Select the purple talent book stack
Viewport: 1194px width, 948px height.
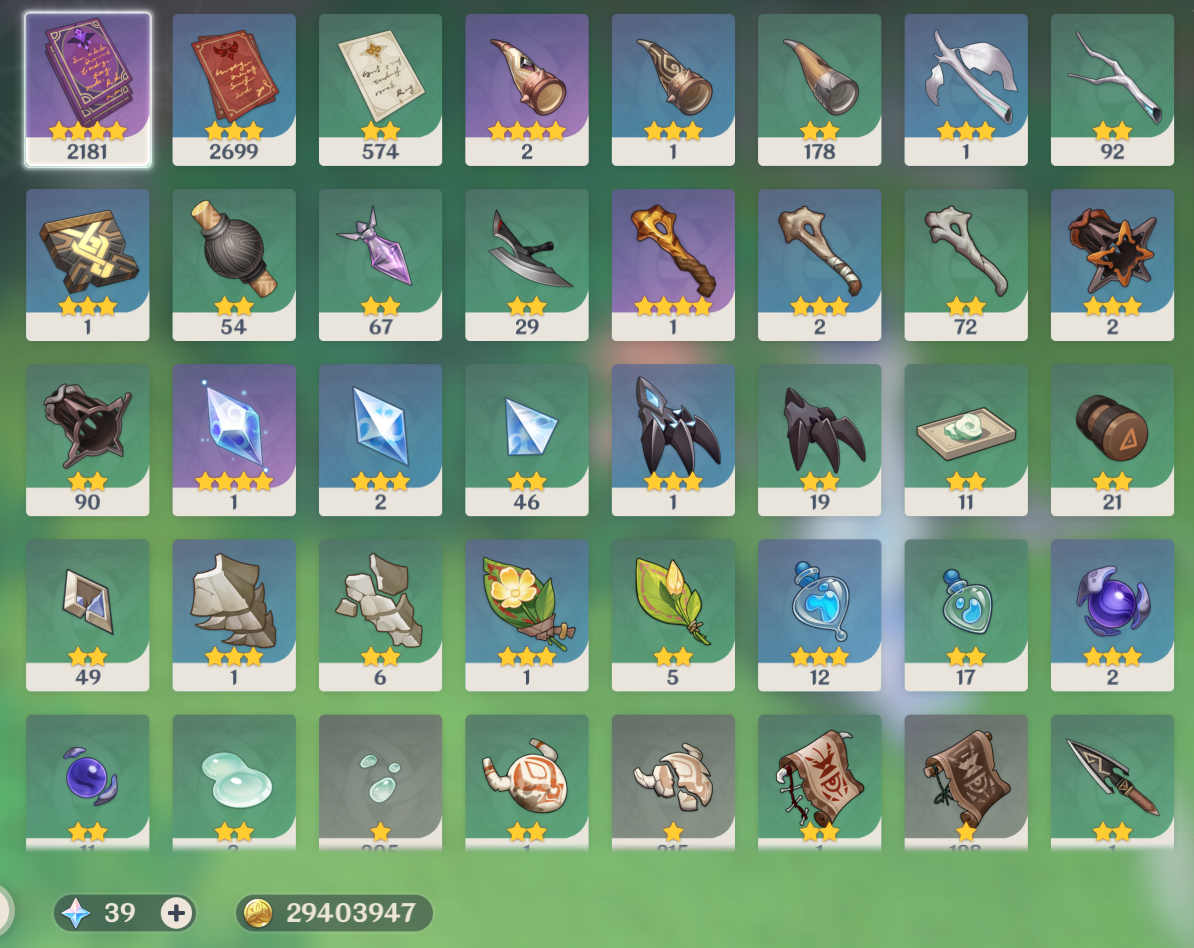point(88,88)
